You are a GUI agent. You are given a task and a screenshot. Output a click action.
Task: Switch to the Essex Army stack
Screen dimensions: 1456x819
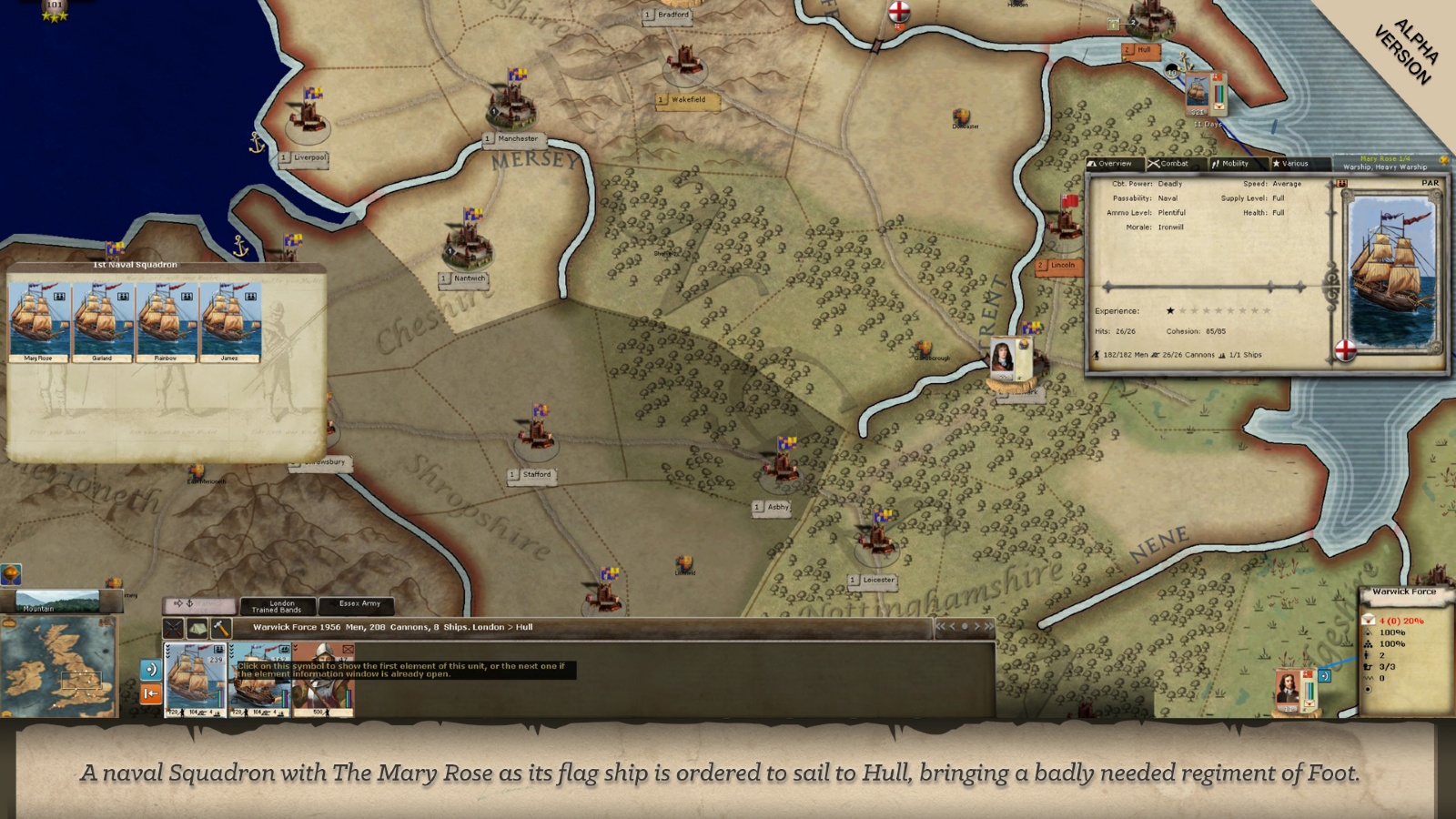[x=359, y=604]
